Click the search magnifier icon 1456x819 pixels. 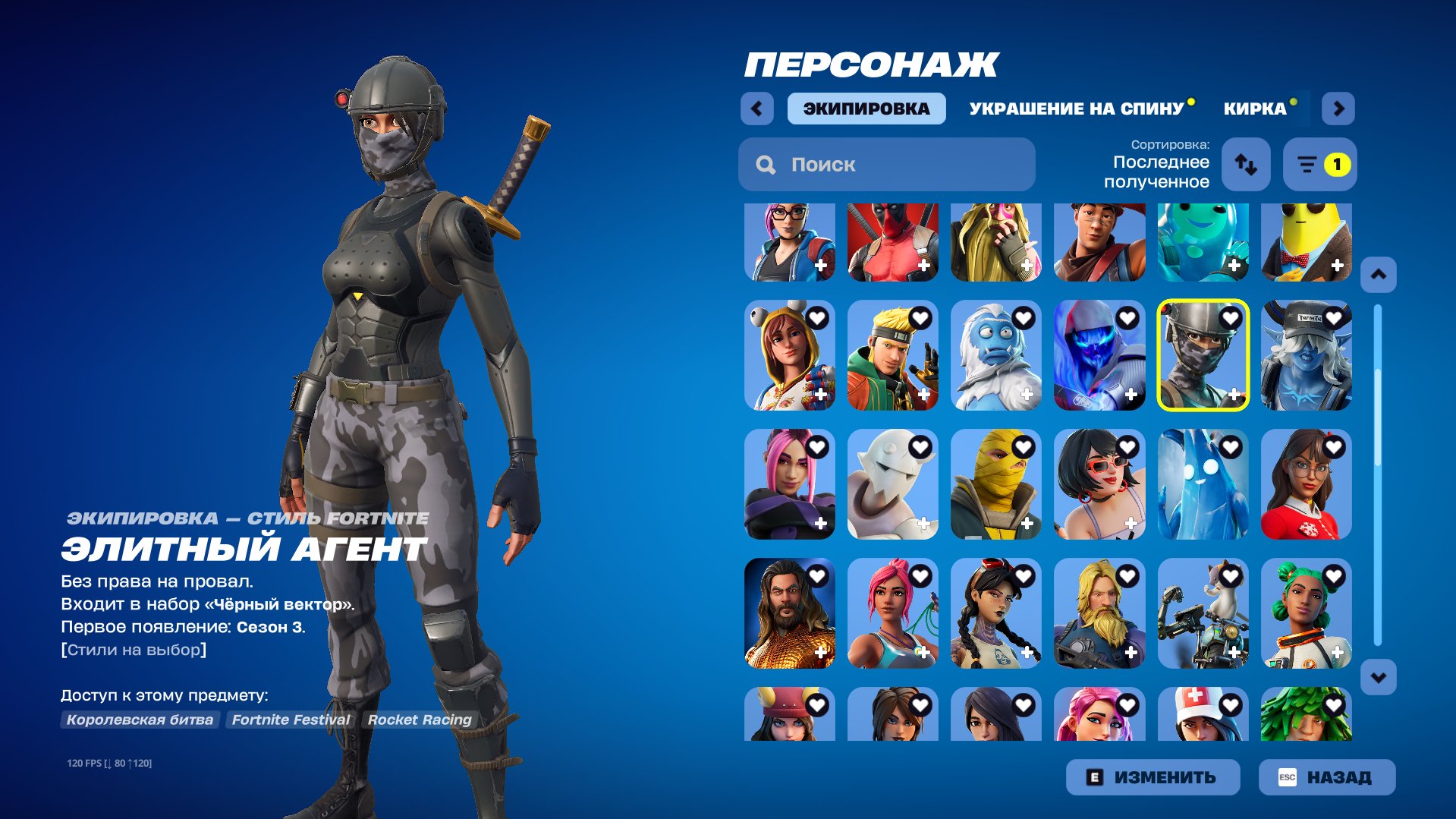pyautogui.click(x=766, y=164)
